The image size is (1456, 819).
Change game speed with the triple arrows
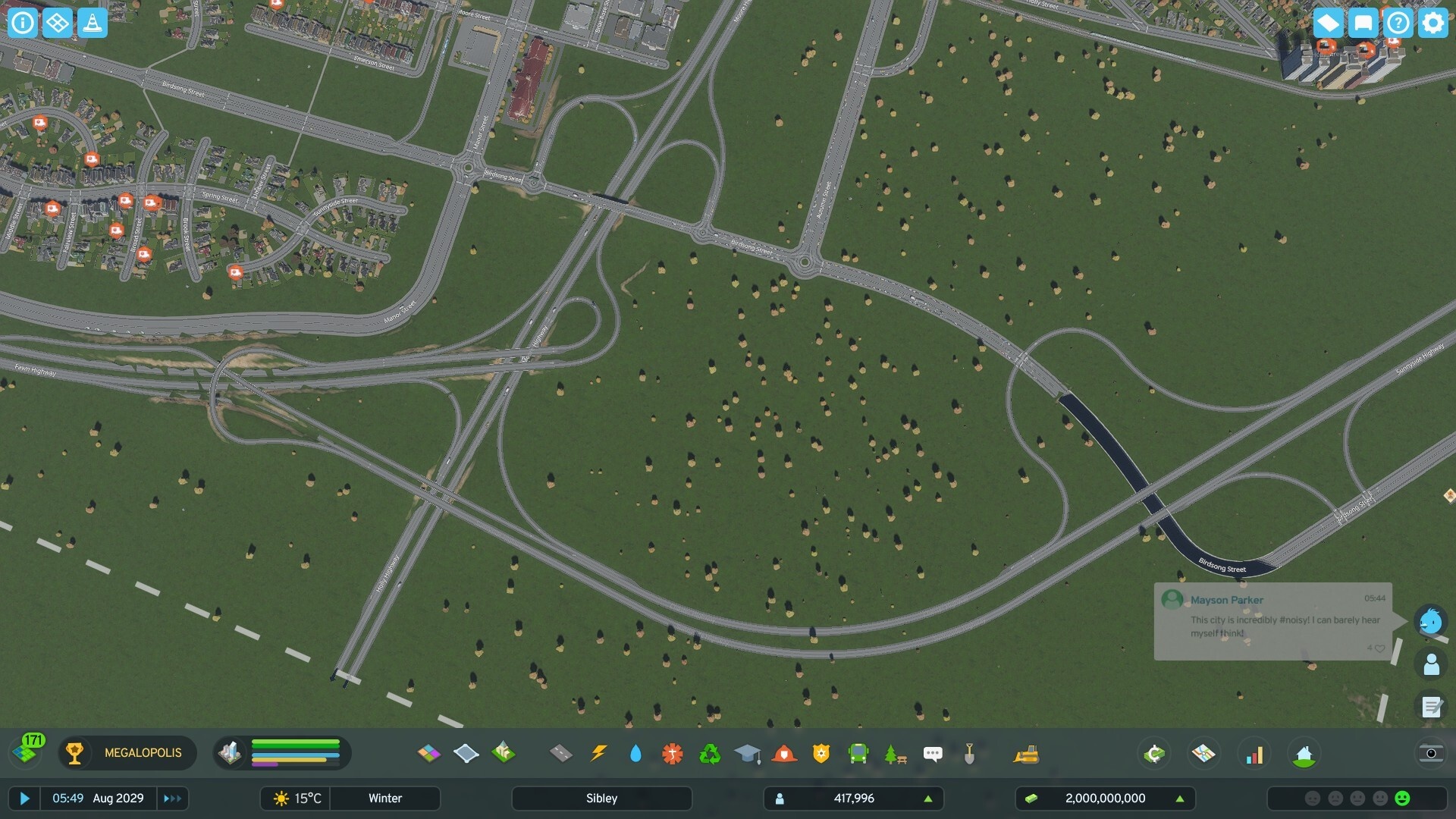[x=172, y=798]
